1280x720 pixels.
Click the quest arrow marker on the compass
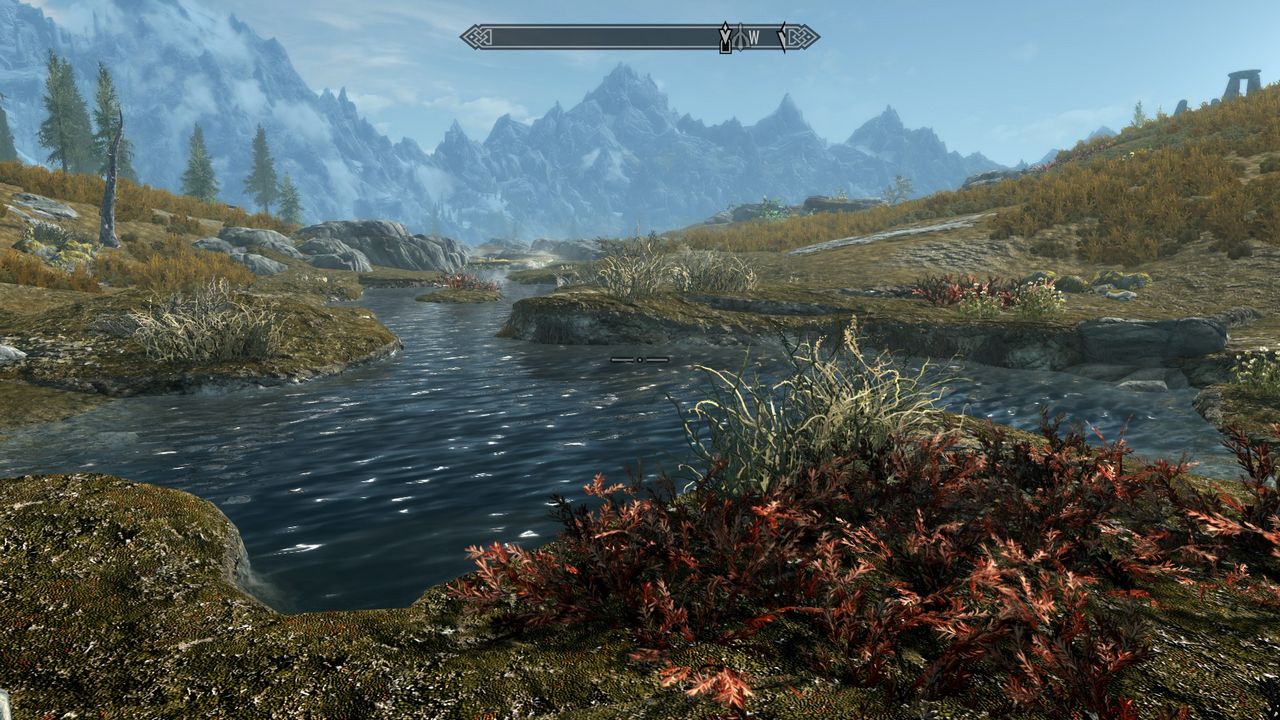pyautogui.click(x=725, y=38)
